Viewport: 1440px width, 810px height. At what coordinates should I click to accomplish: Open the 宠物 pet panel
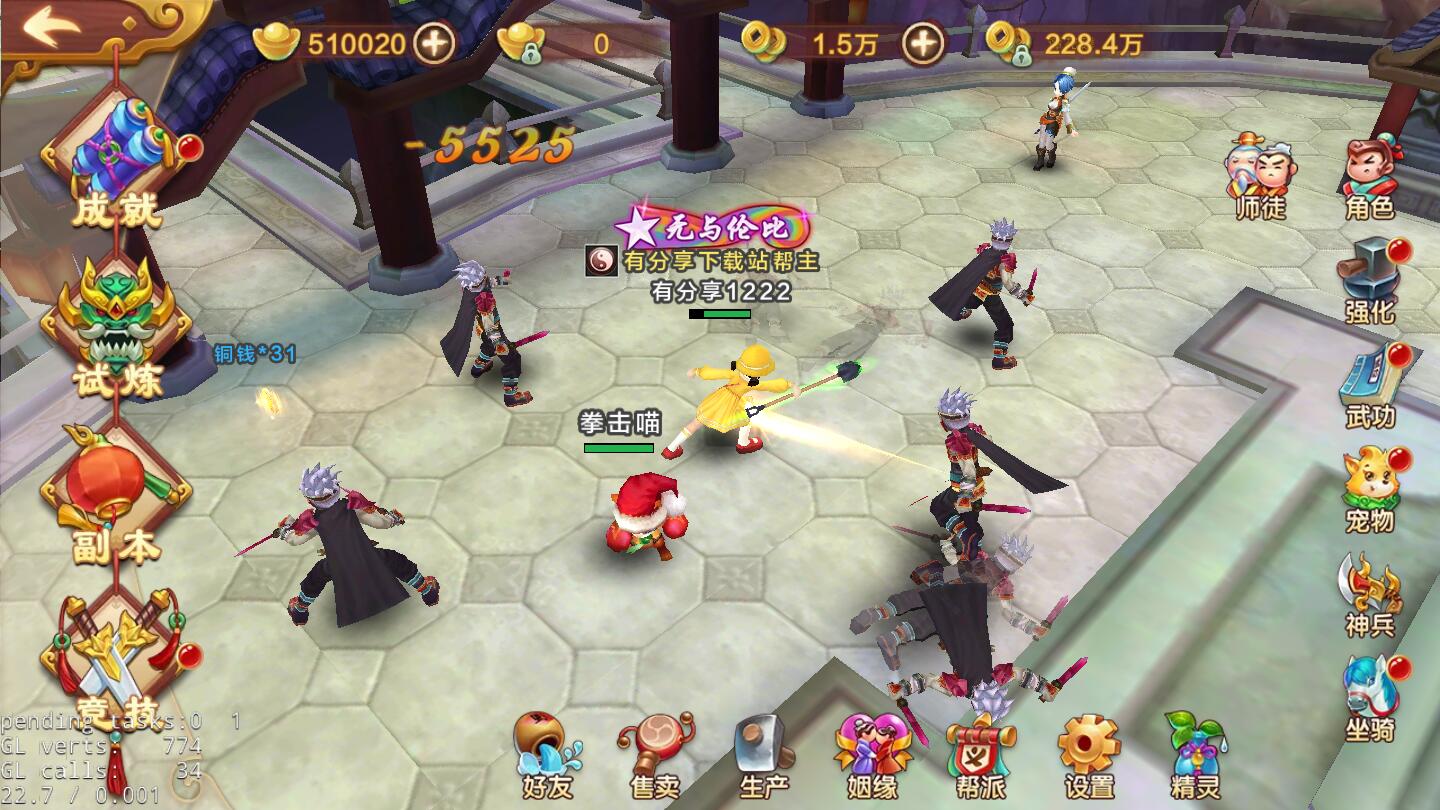tap(1369, 489)
